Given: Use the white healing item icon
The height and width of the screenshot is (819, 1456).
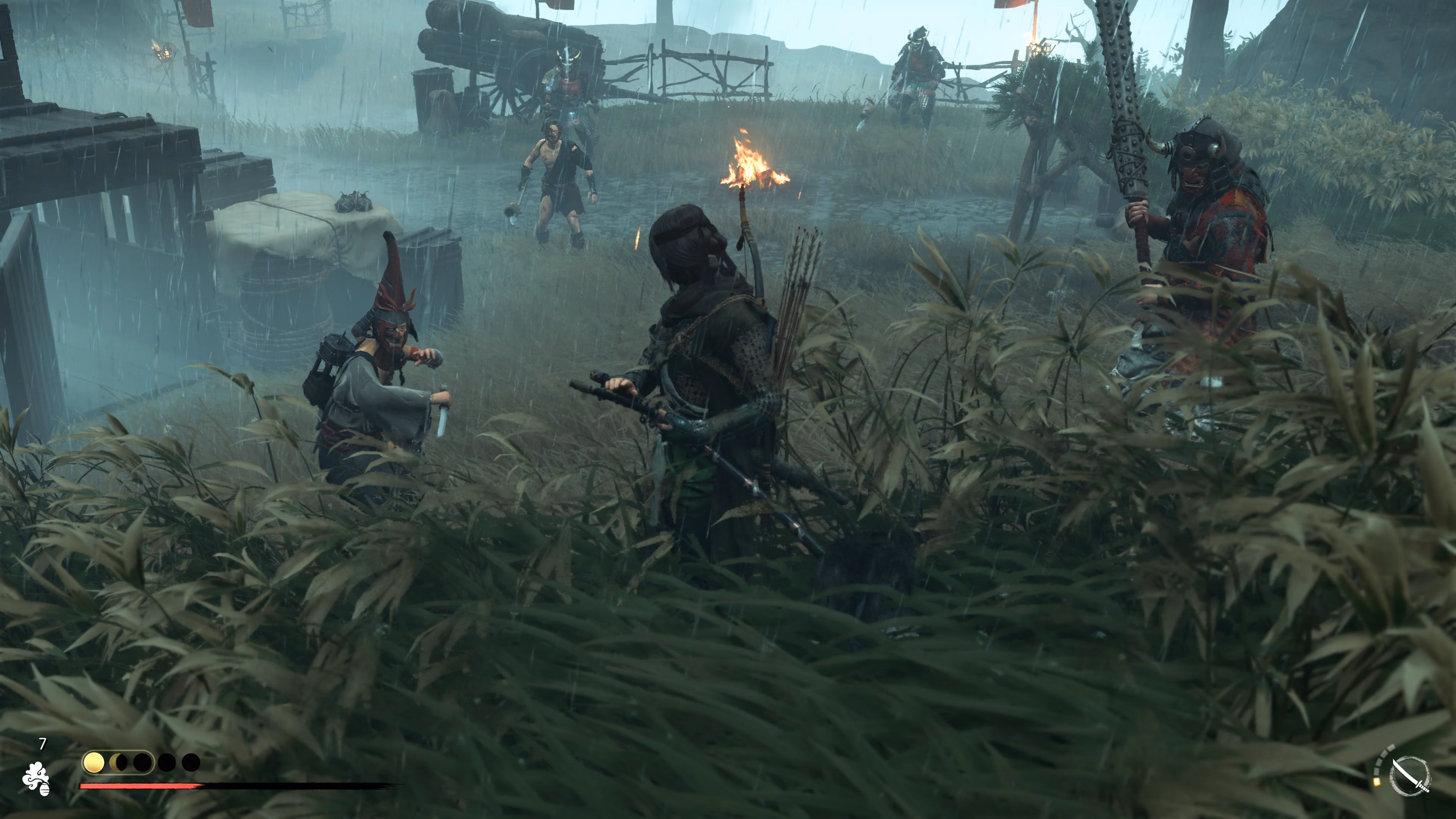Looking at the screenshot, I should coord(36,778).
